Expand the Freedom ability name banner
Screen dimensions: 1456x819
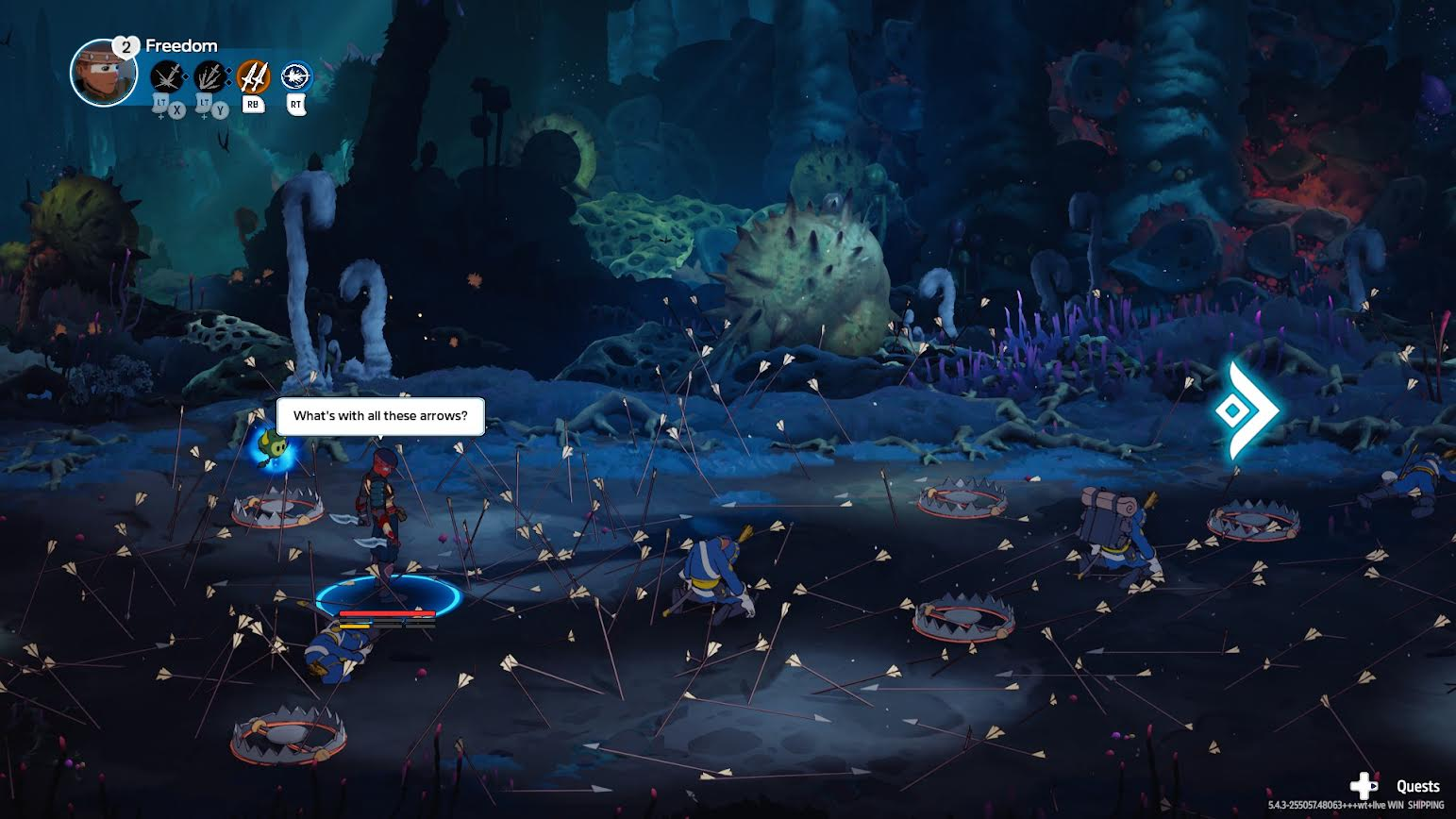(180, 44)
